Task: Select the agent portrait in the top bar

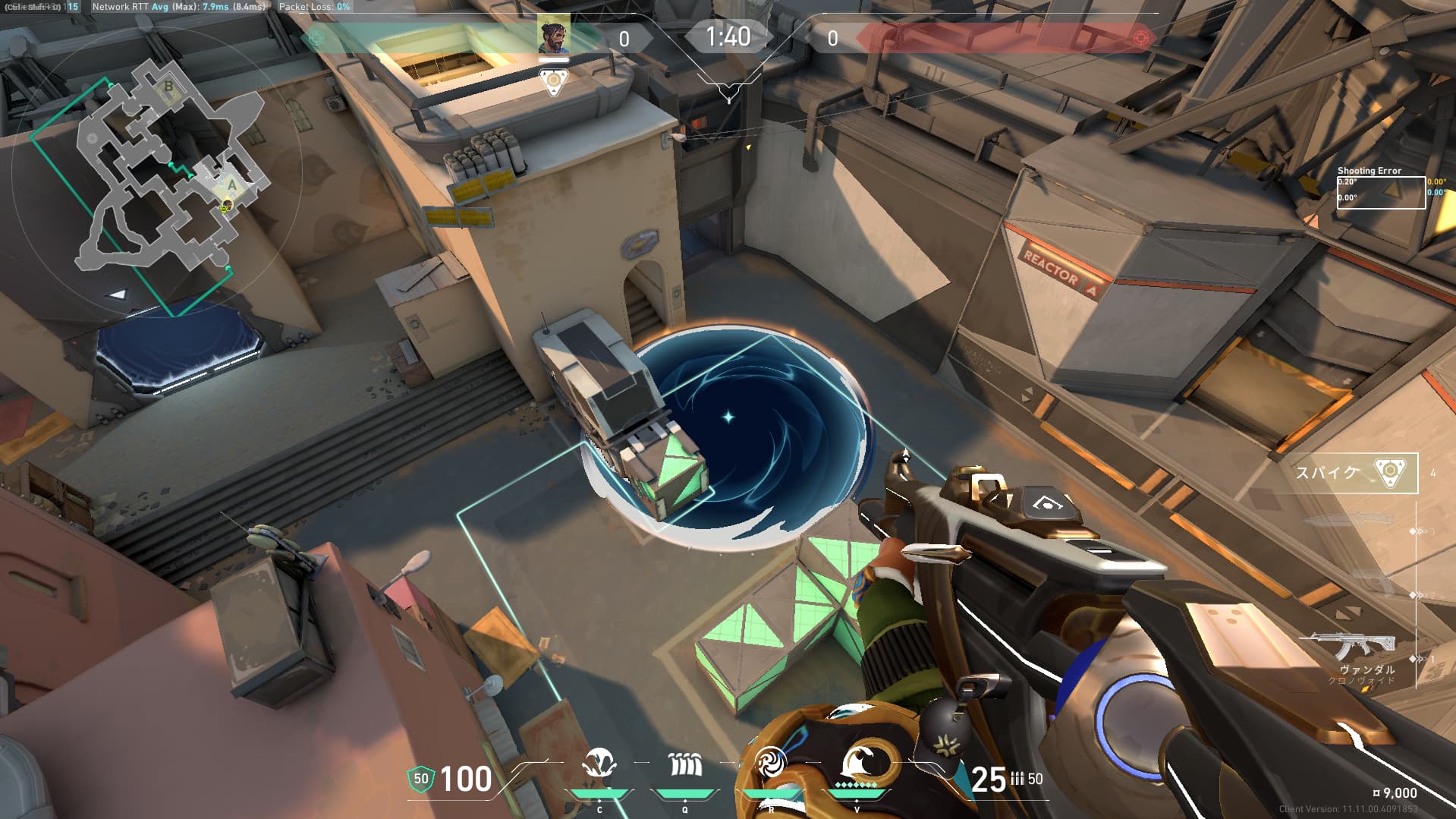Action: pyautogui.click(x=553, y=35)
